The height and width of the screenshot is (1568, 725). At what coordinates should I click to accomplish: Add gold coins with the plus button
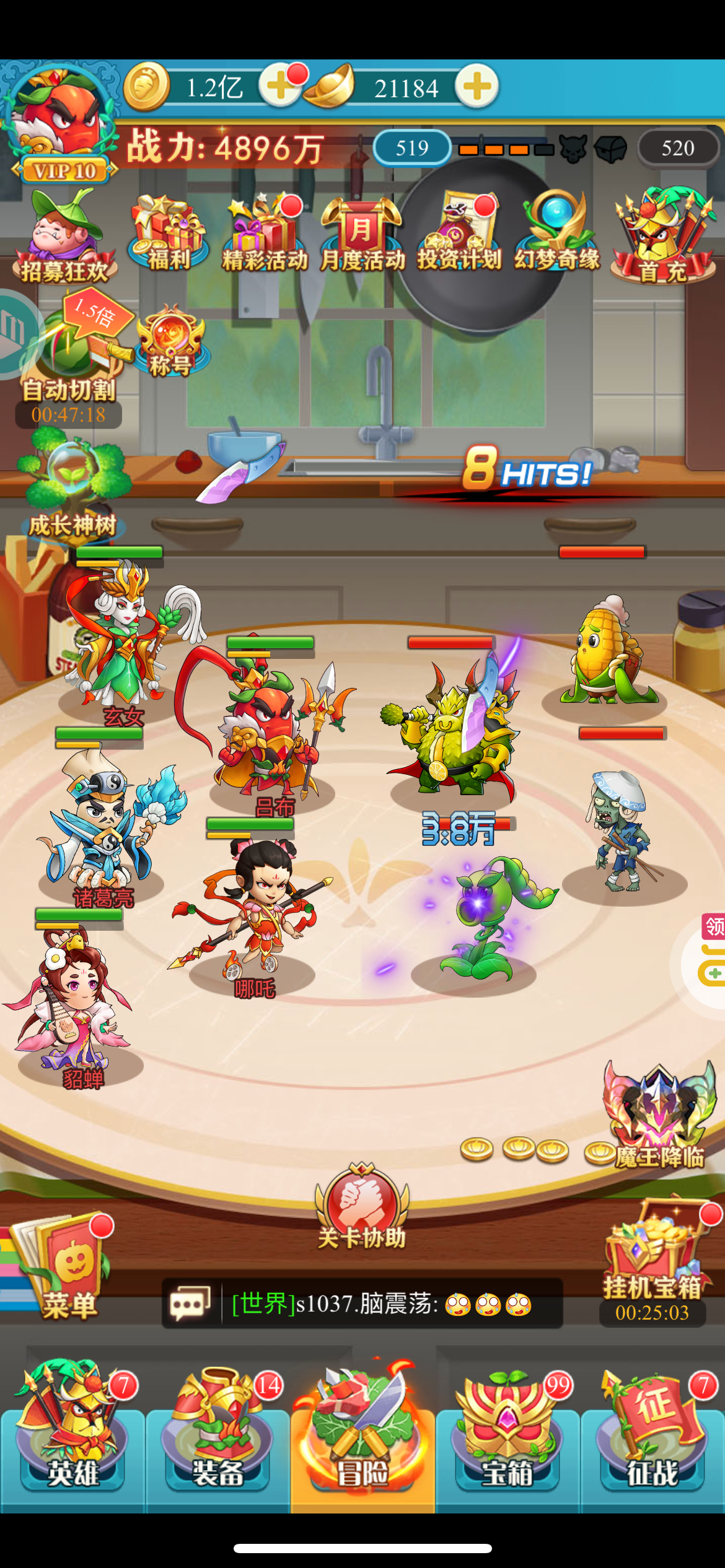click(279, 87)
